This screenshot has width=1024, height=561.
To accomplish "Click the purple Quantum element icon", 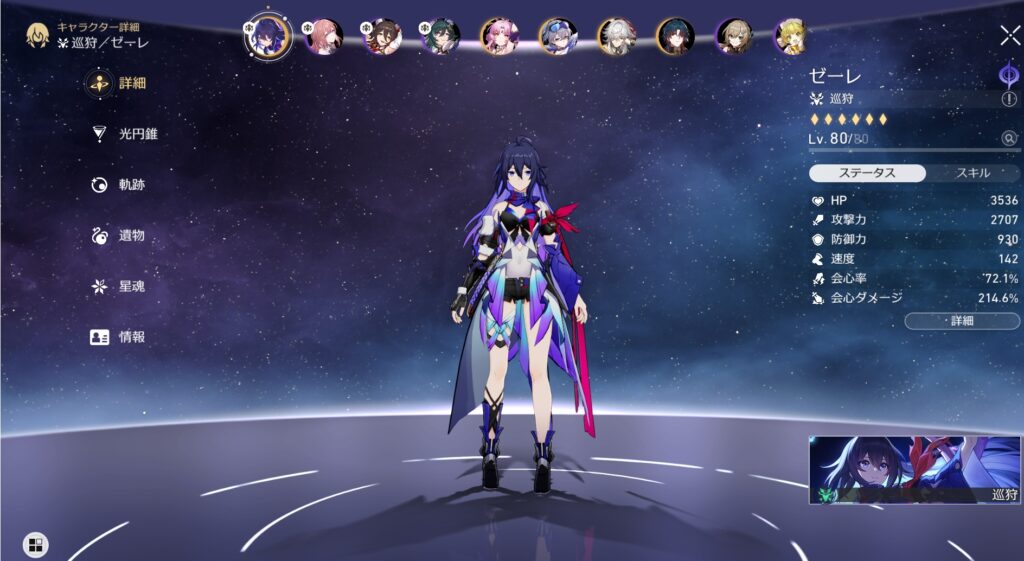I will click(1008, 75).
